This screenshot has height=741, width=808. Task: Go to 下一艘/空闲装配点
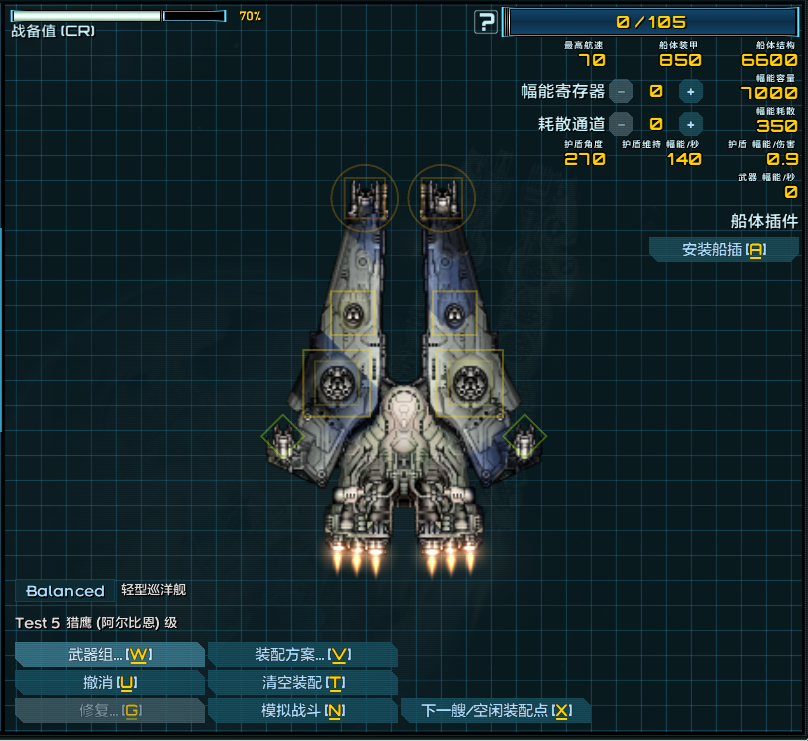click(496, 711)
